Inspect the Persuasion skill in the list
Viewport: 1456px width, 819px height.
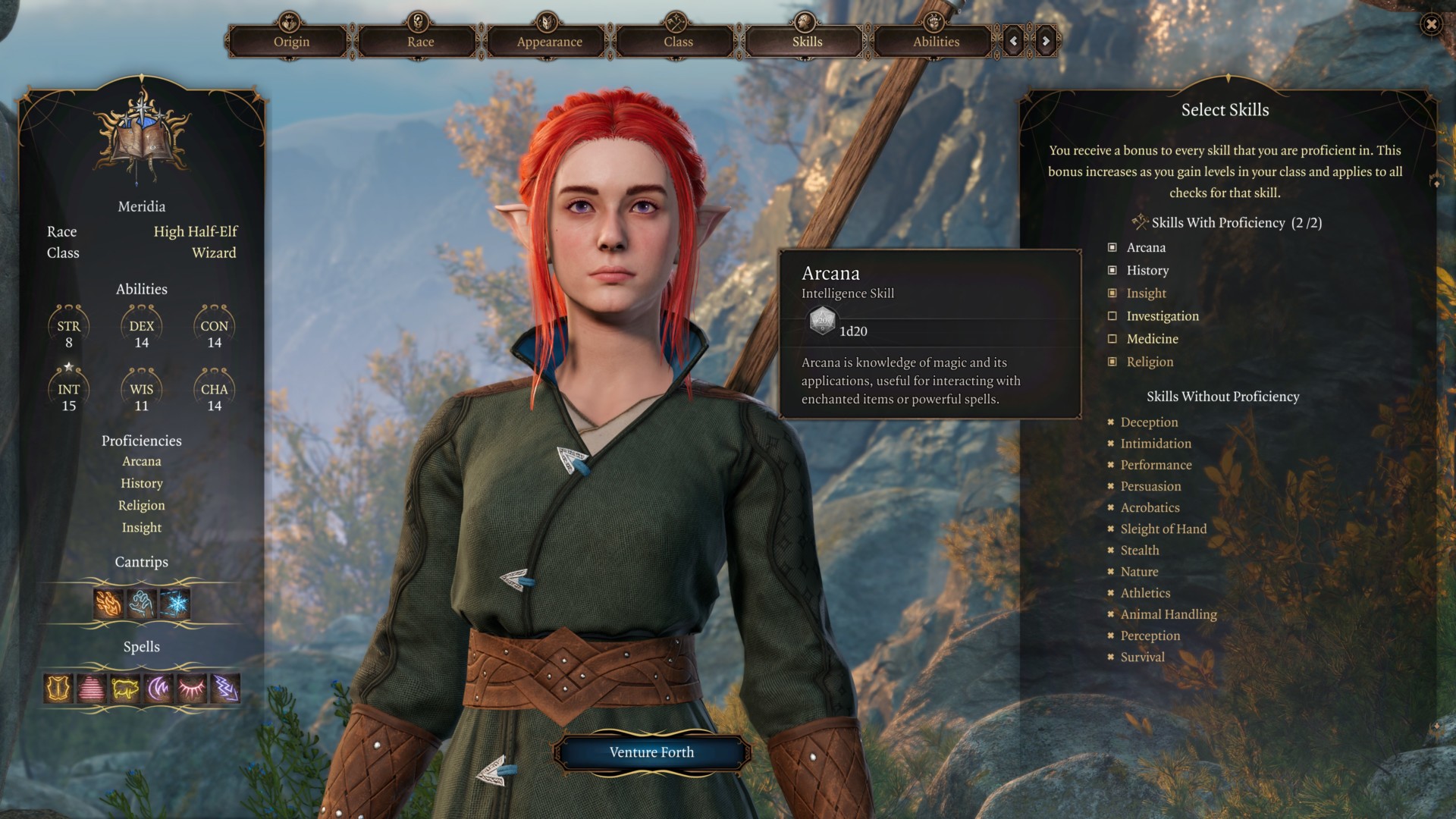pyautogui.click(x=1150, y=486)
